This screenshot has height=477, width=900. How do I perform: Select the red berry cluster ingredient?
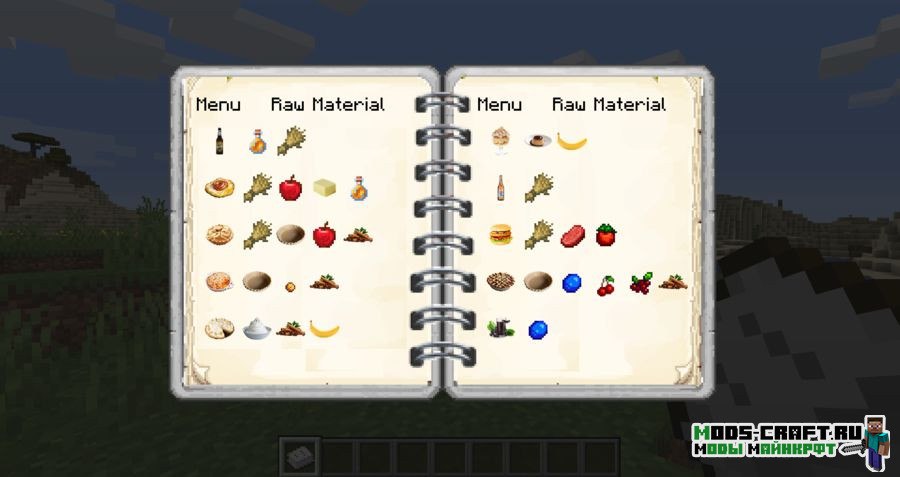639,284
